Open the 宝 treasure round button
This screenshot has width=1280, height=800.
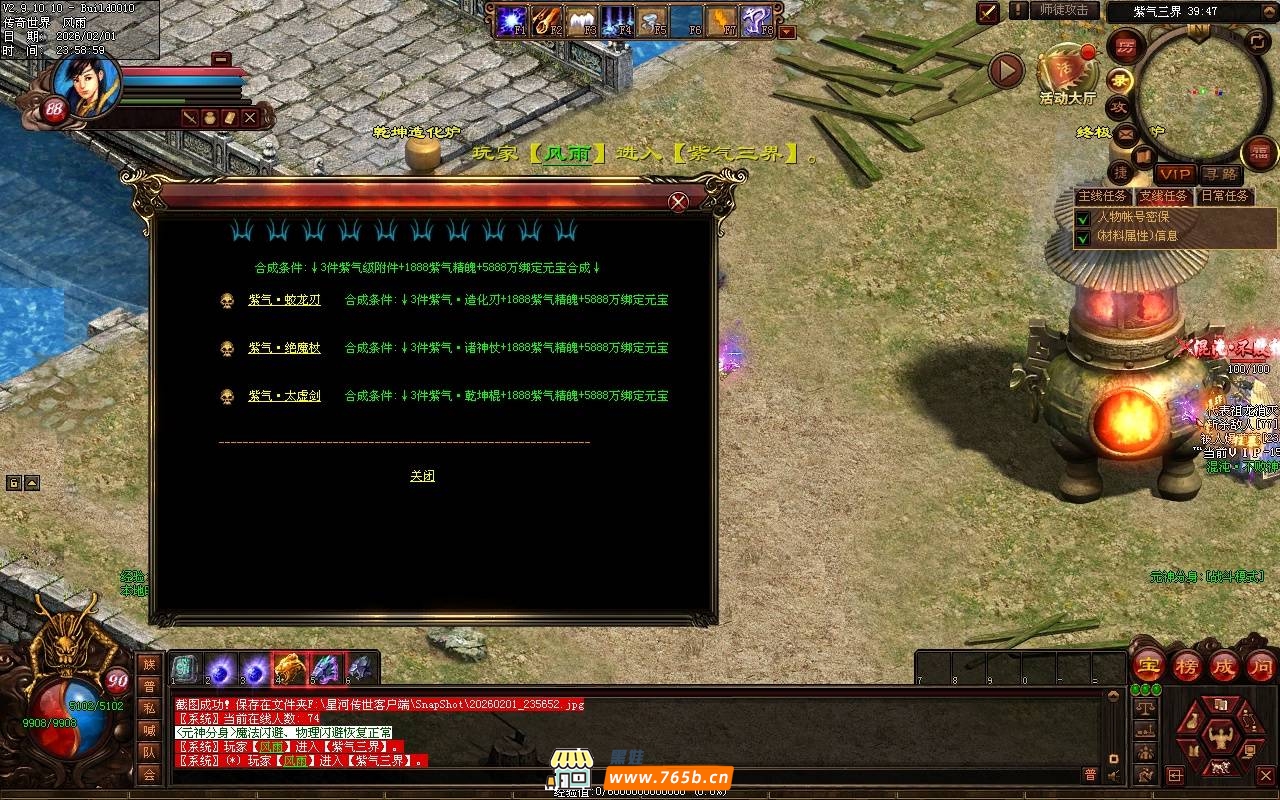point(1148,667)
